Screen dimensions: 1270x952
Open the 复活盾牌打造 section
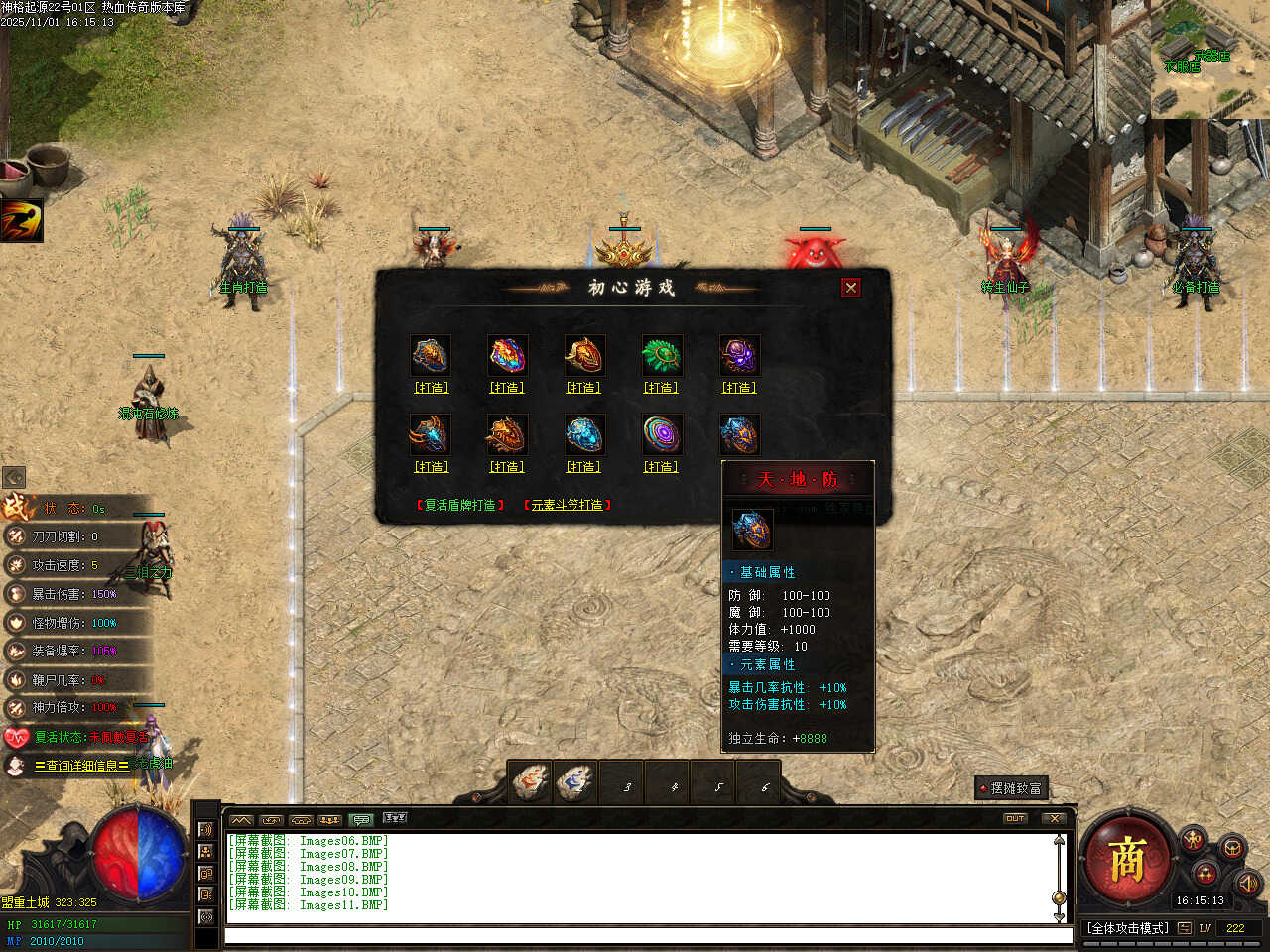tap(460, 506)
